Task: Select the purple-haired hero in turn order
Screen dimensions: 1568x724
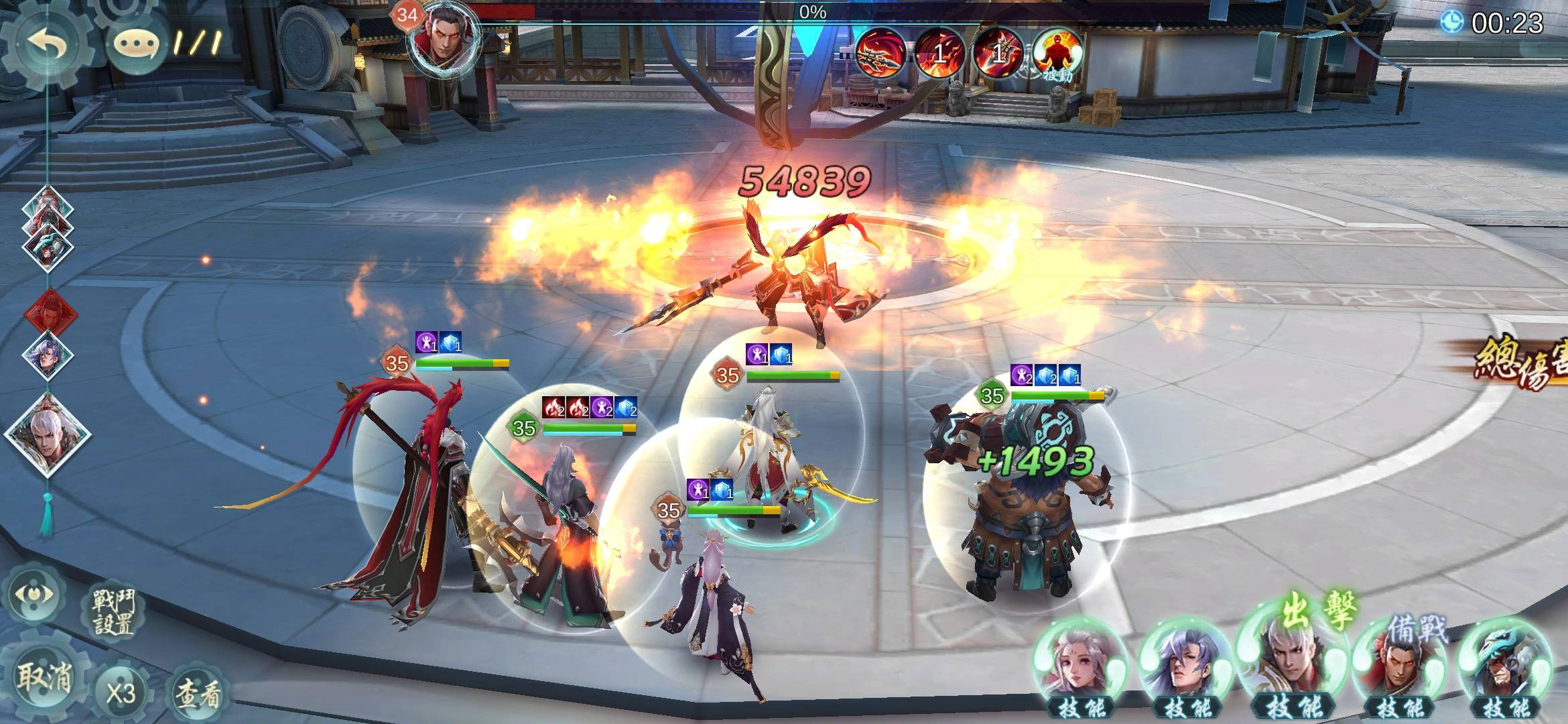Action: 47,355
